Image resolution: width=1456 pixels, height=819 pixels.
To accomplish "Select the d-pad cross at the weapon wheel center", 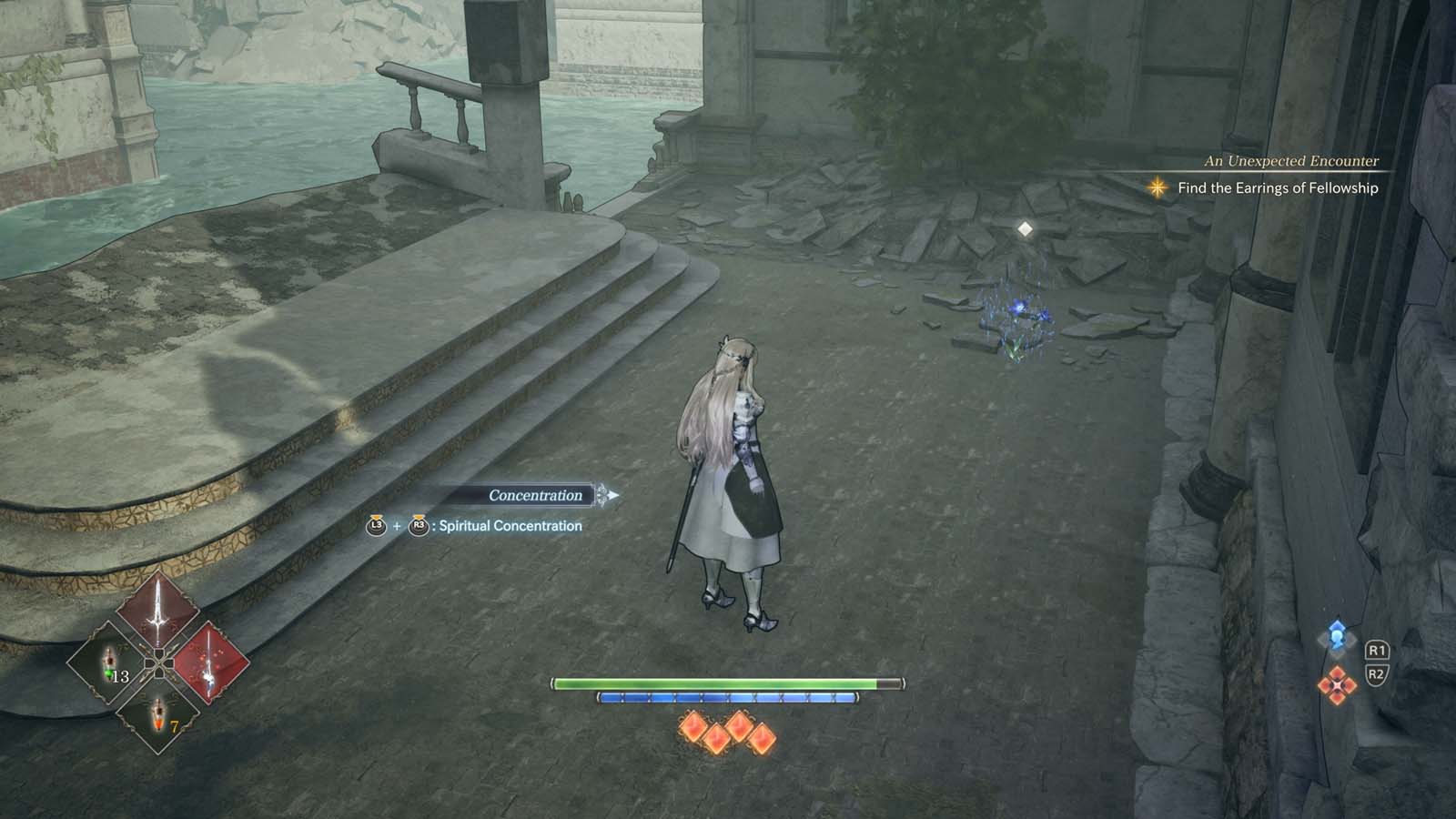I will tap(159, 664).
